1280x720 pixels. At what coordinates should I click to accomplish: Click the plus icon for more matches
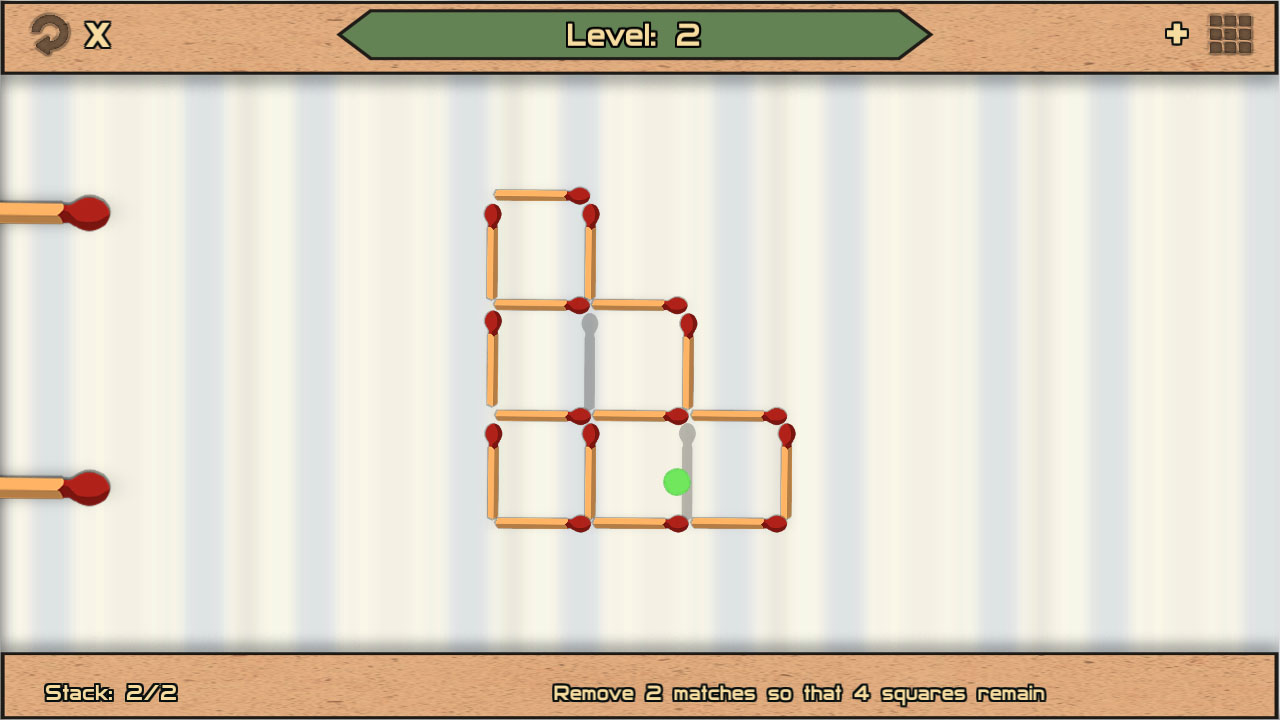pyautogui.click(x=1177, y=34)
